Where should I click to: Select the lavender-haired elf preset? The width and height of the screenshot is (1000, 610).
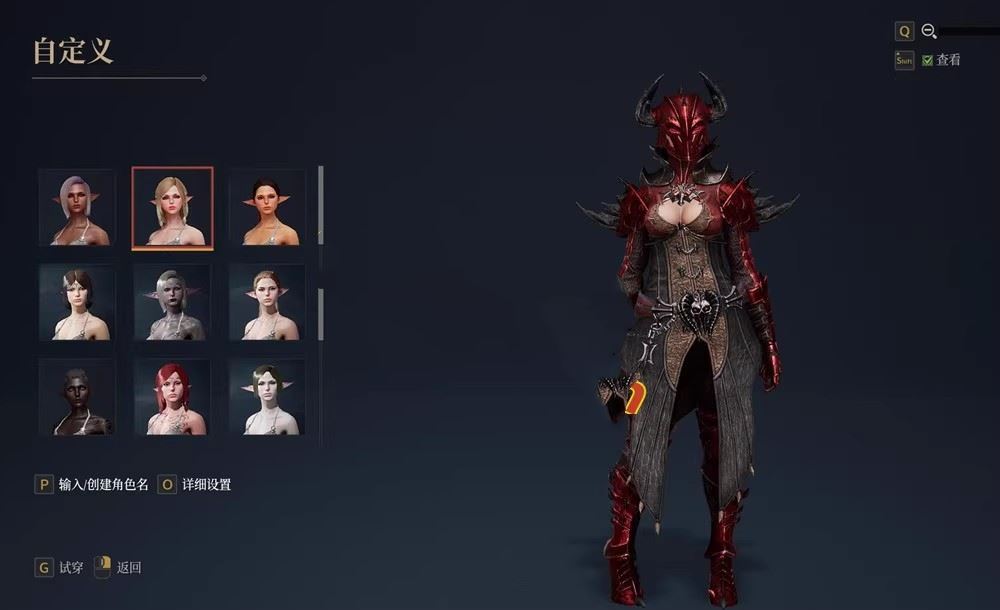[x=77, y=208]
